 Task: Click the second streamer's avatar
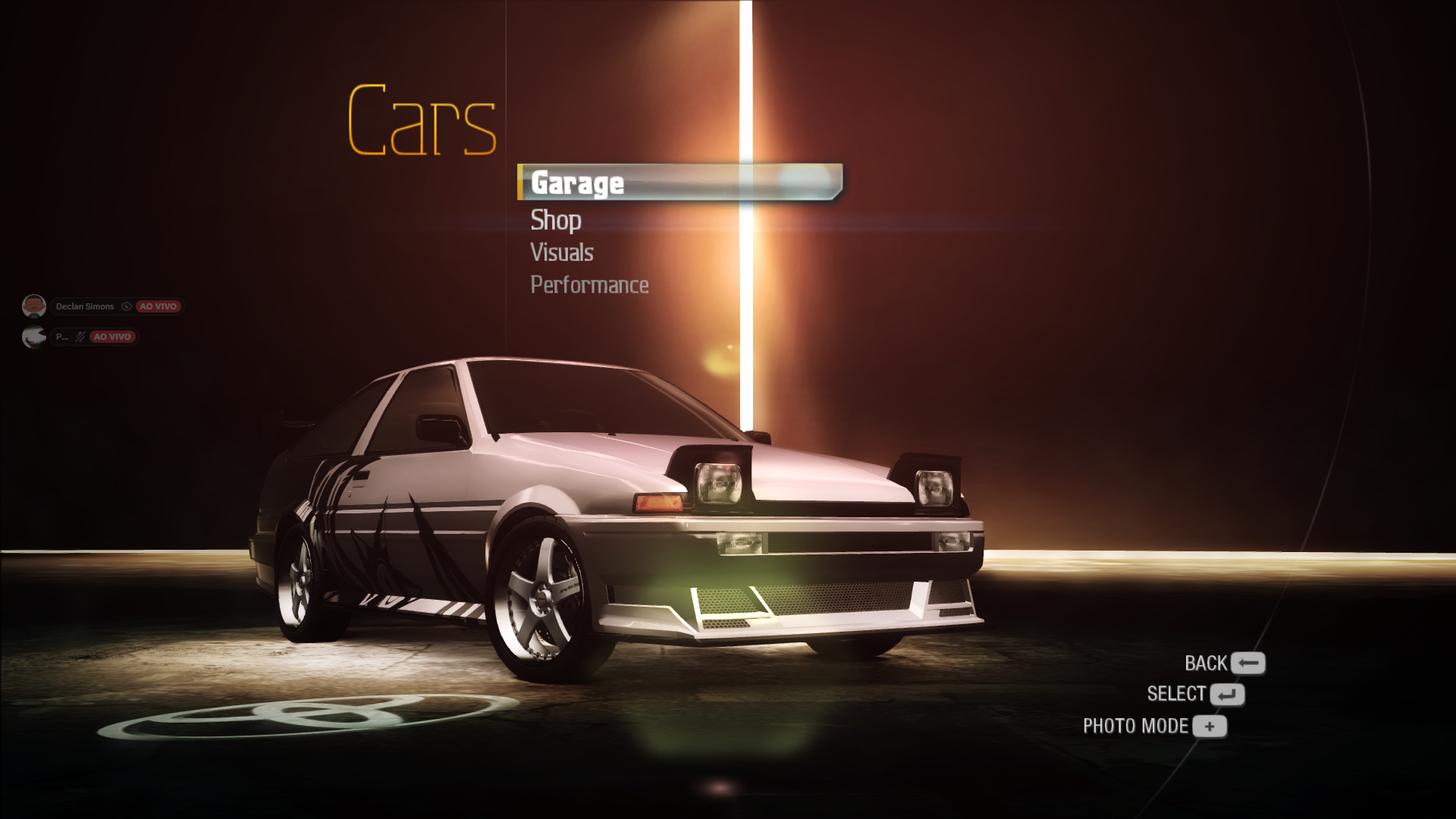pyautogui.click(x=34, y=338)
